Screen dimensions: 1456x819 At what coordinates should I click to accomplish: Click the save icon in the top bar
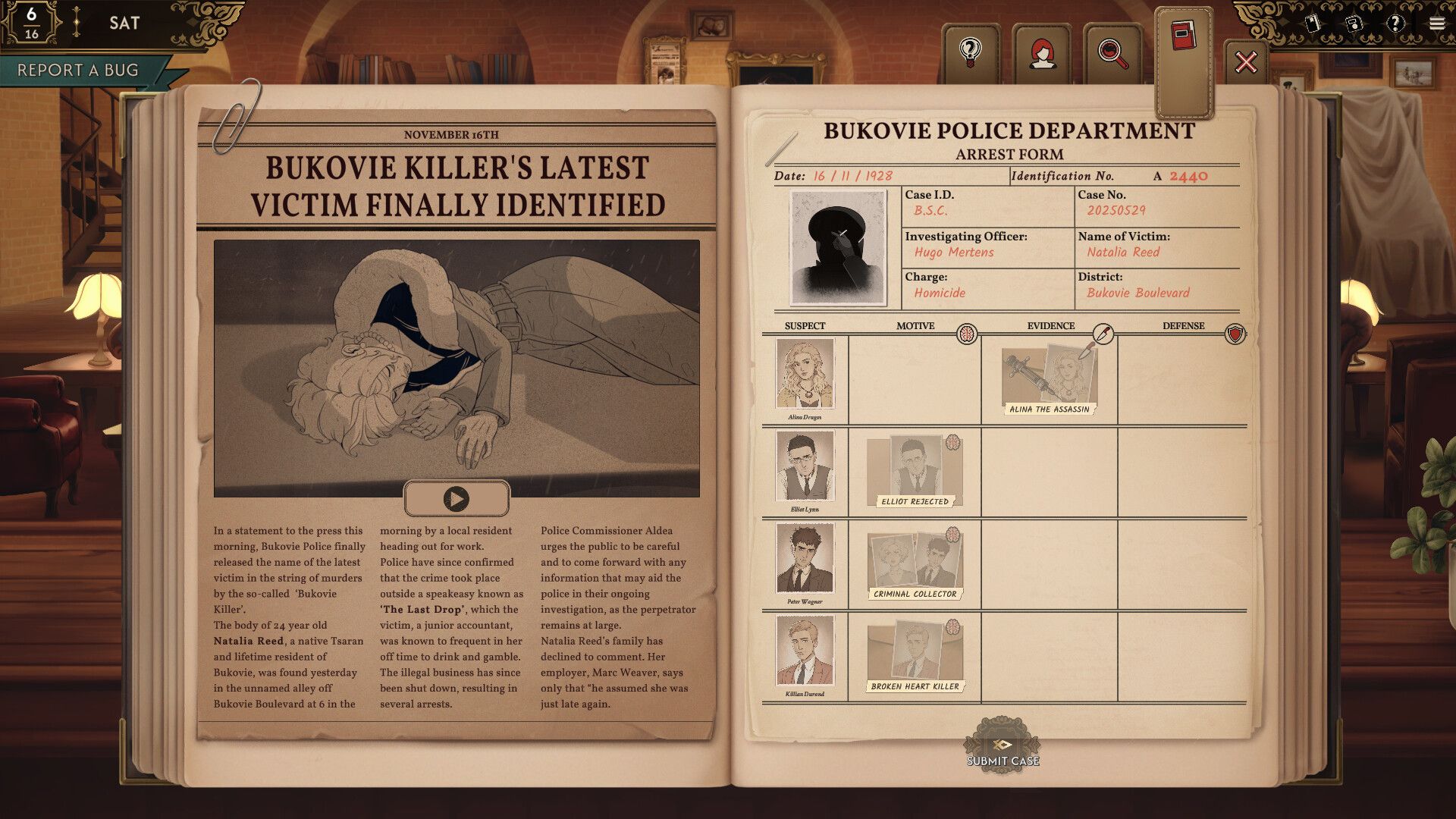click(x=1355, y=24)
